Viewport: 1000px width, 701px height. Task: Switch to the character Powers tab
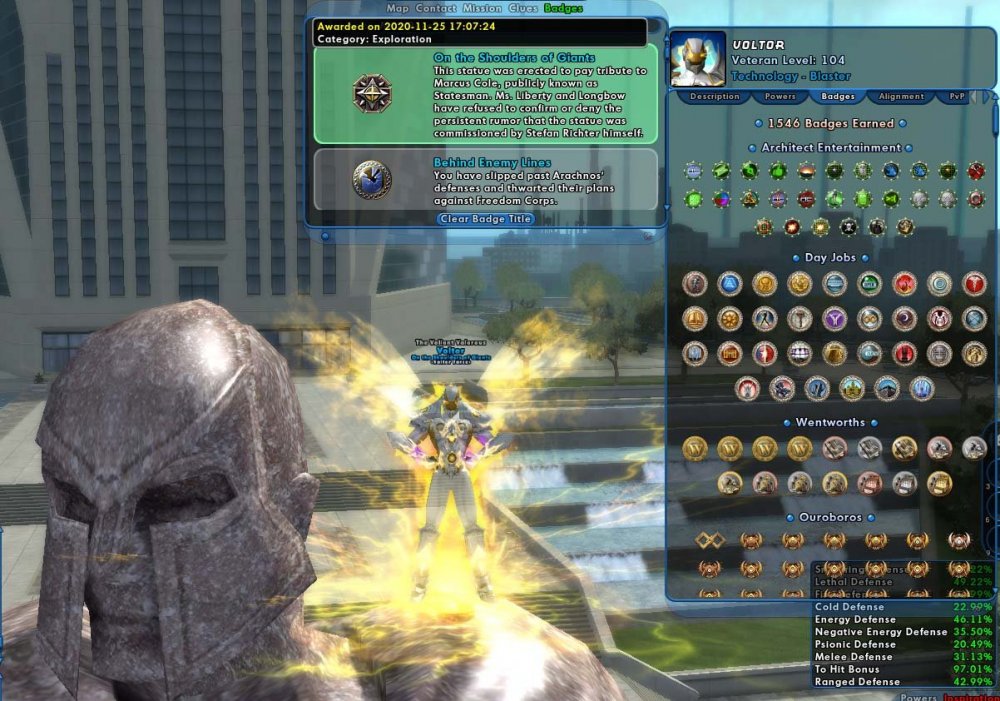point(780,97)
